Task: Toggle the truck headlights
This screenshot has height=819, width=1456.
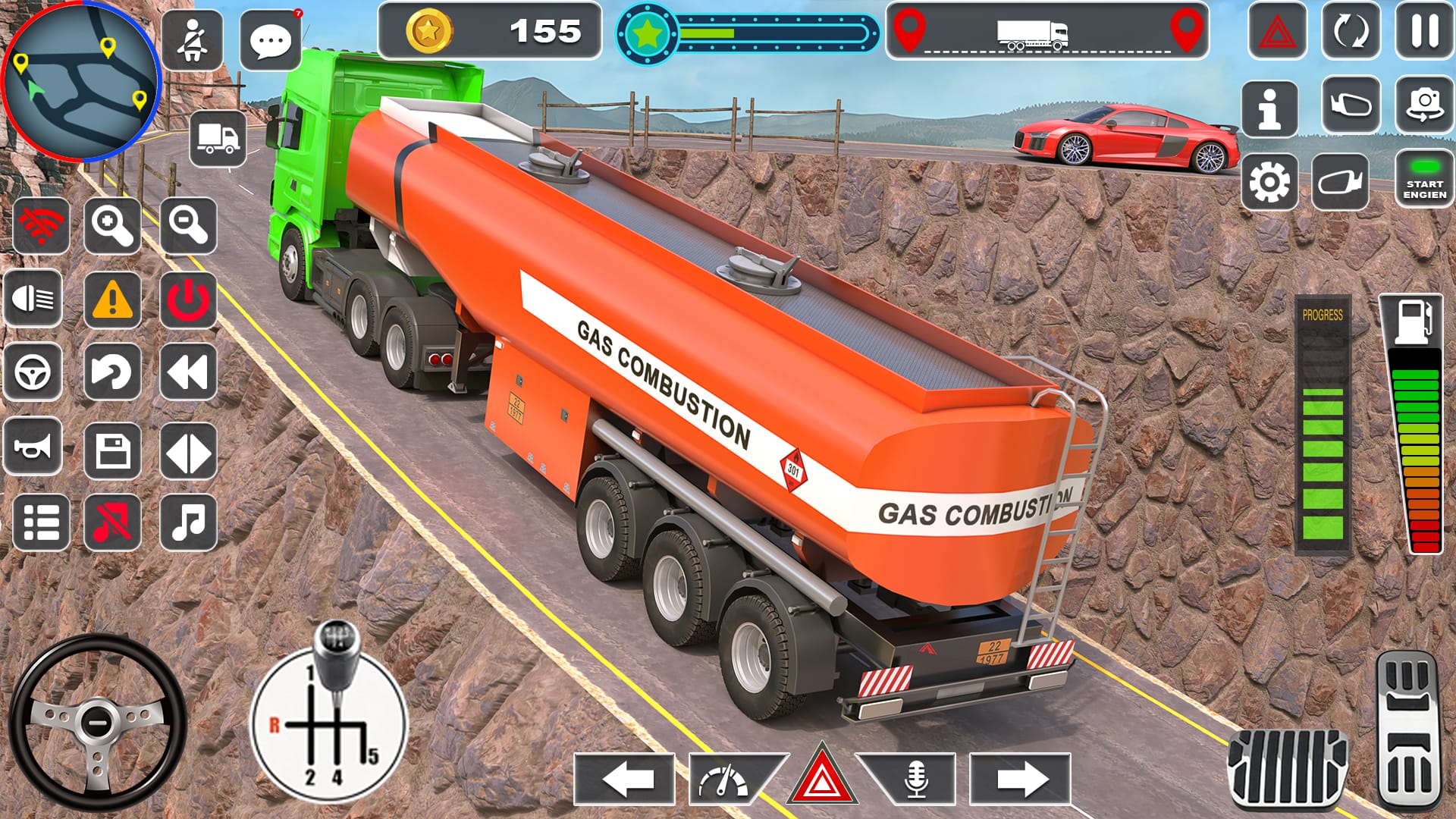Action: [33, 298]
